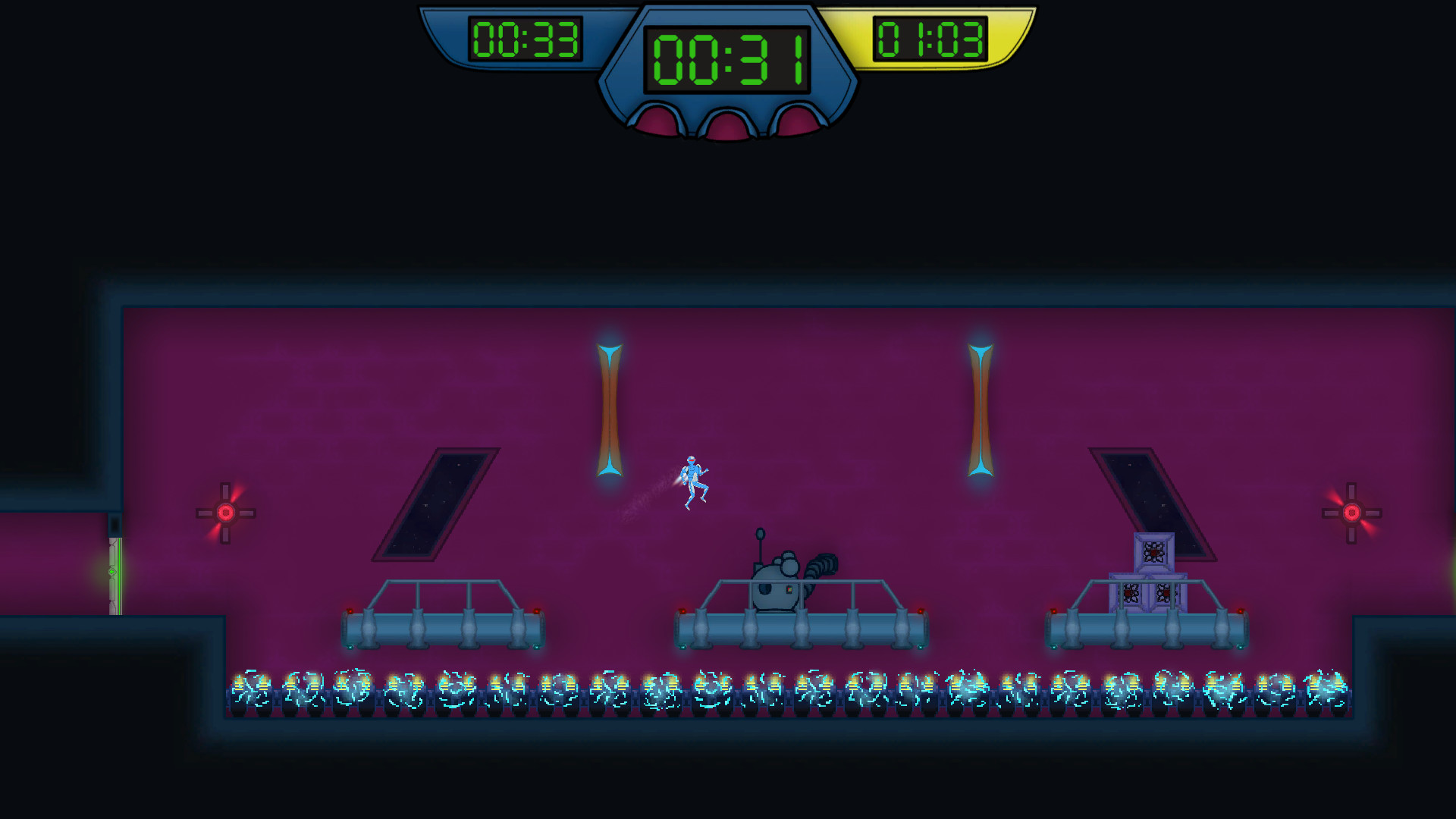Click the green glowing checkpoint post on the left
The width and height of the screenshot is (1456, 819).
tap(114, 573)
